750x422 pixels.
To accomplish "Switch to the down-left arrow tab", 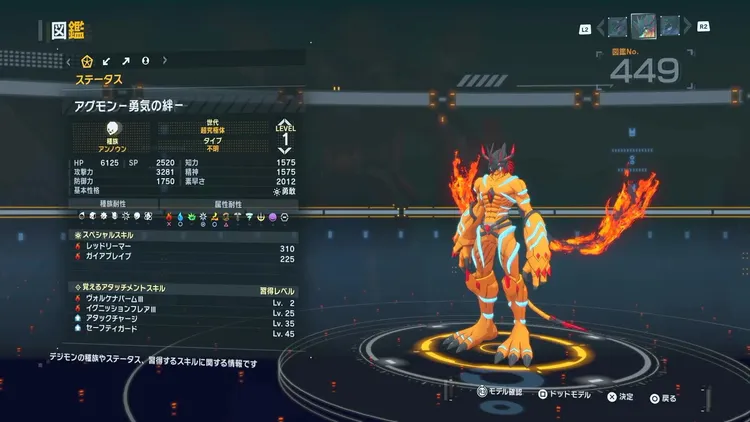I will [108, 60].
